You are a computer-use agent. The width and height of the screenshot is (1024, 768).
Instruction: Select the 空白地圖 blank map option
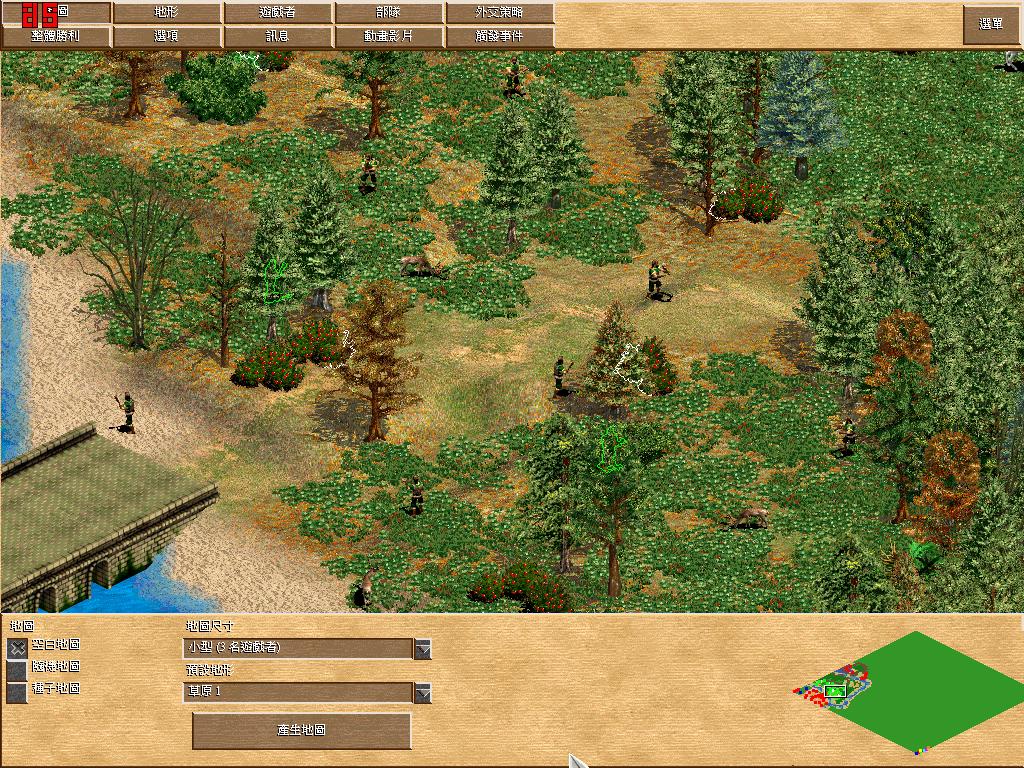tap(17, 648)
